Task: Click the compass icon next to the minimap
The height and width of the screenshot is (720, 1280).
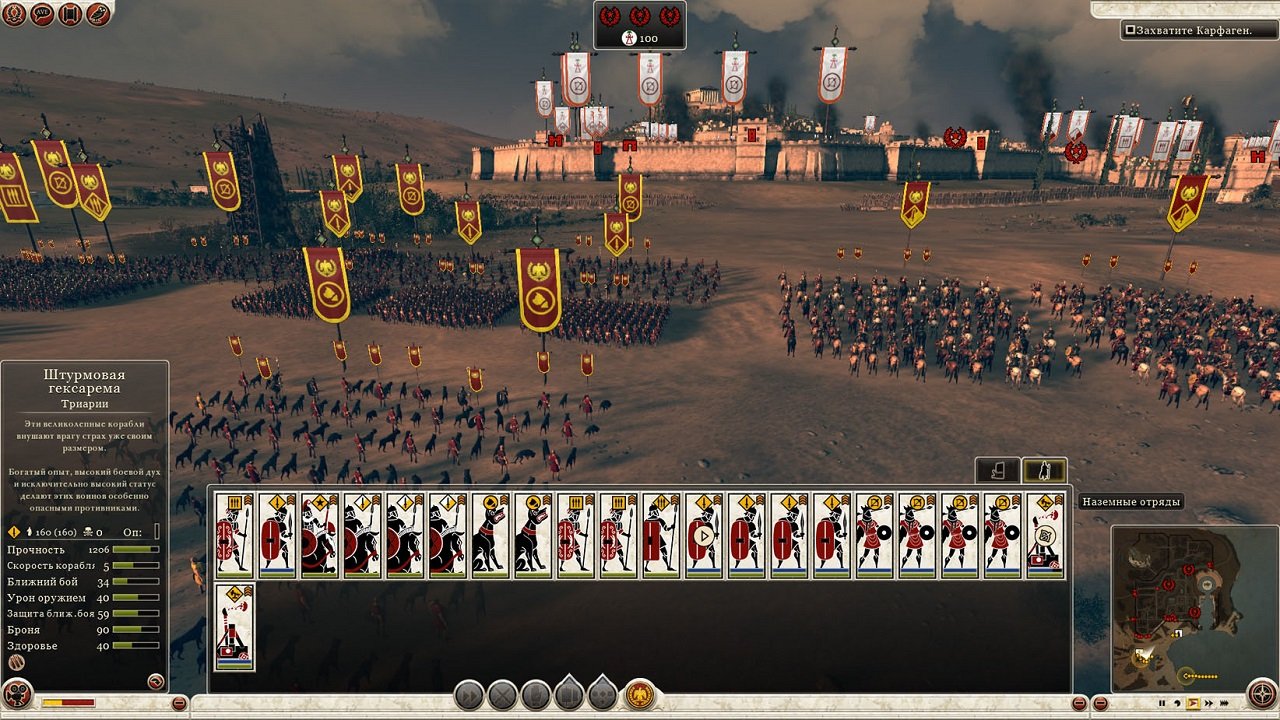Action: (1262, 693)
